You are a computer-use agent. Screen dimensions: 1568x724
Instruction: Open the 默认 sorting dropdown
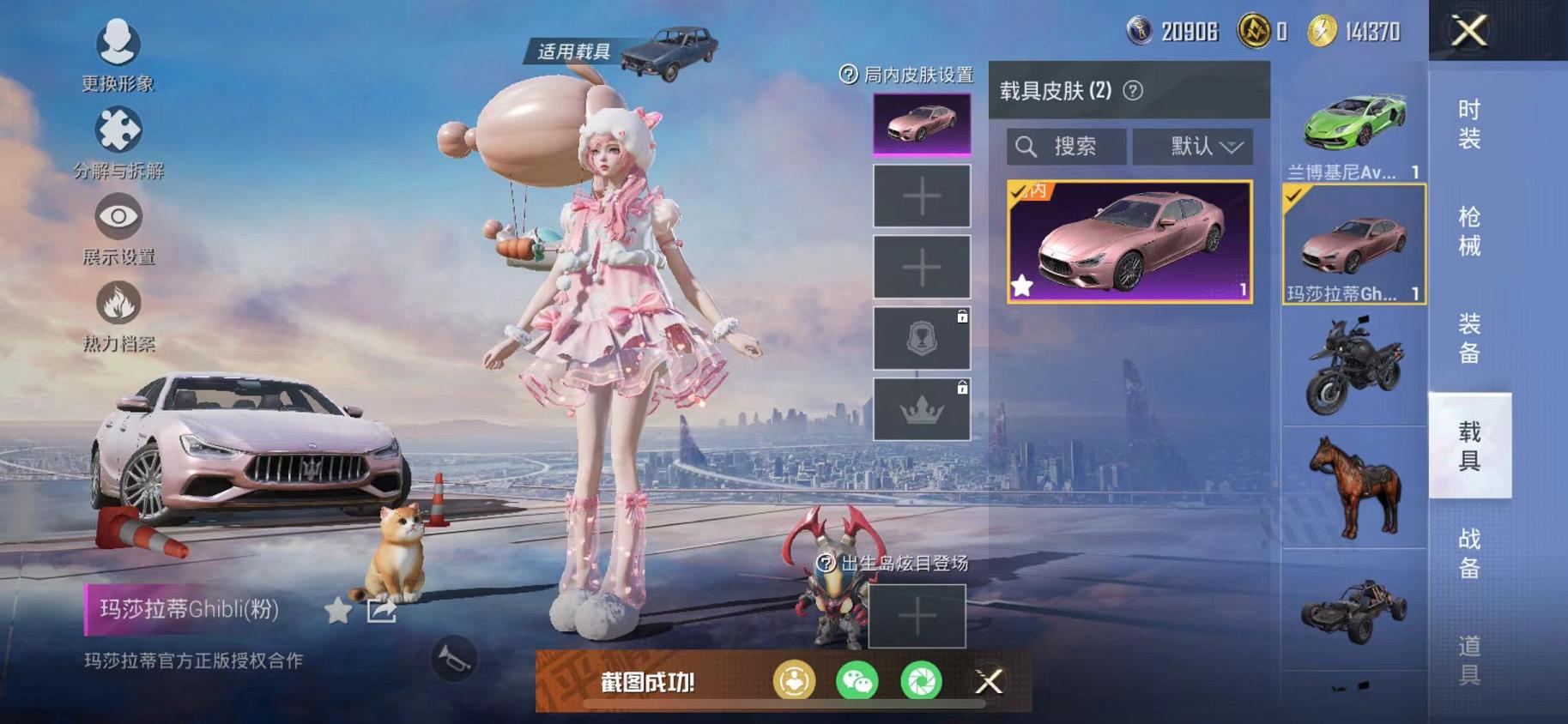tap(1195, 145)
